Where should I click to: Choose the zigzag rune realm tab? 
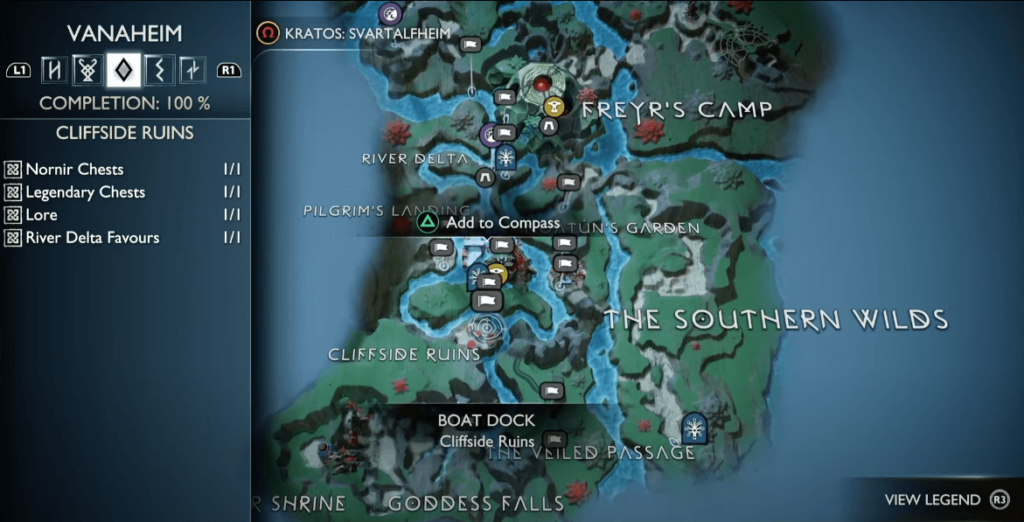158,70
